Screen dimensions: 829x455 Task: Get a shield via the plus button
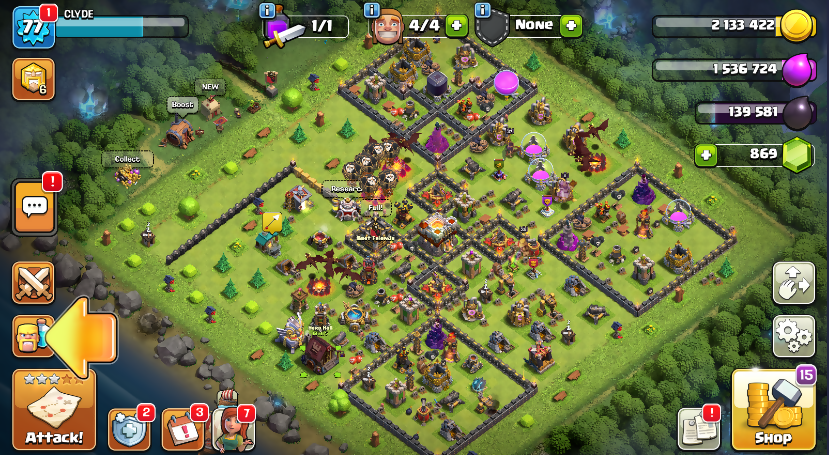[571, 26]
